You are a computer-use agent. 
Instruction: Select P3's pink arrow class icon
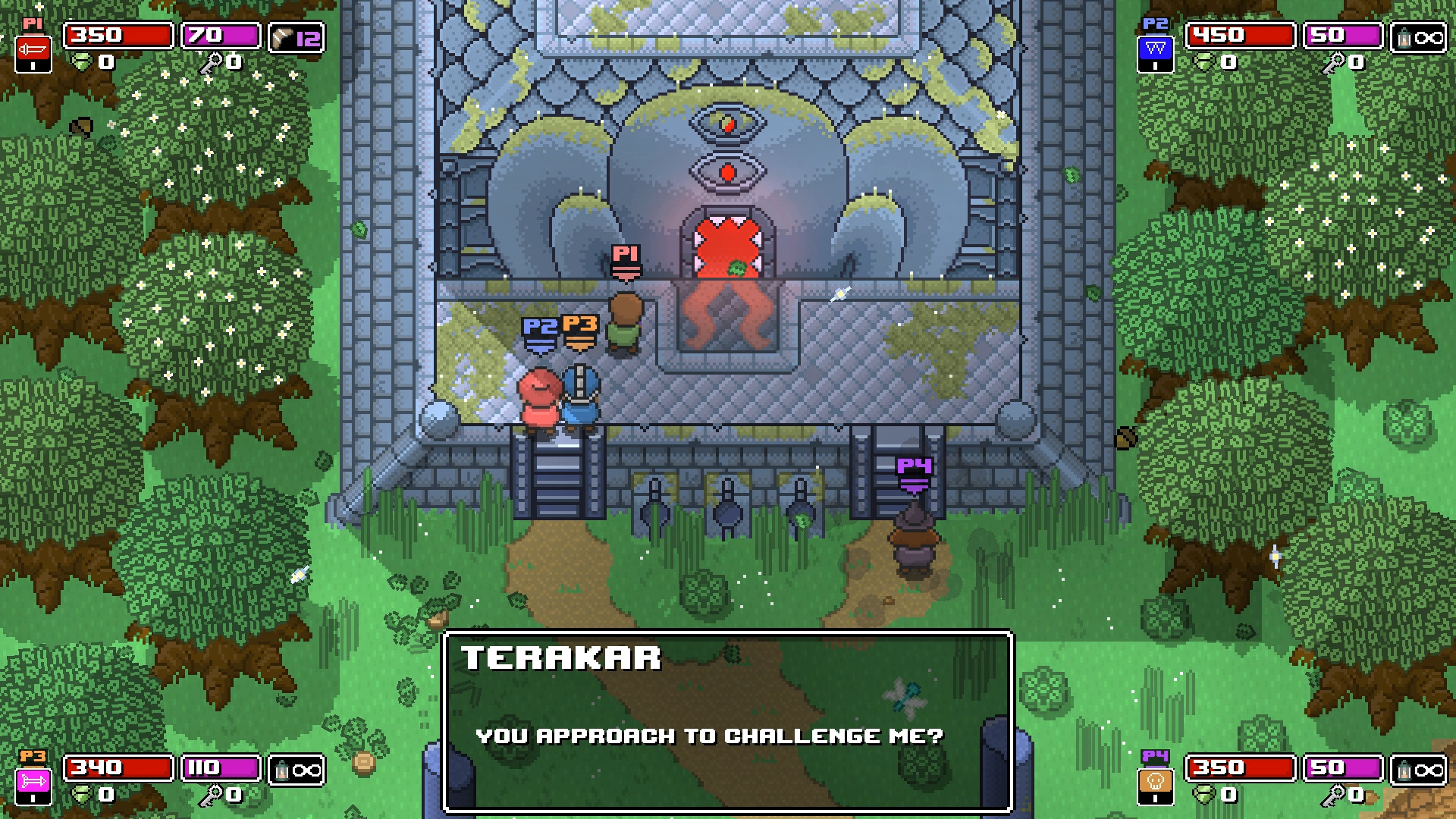33,781
